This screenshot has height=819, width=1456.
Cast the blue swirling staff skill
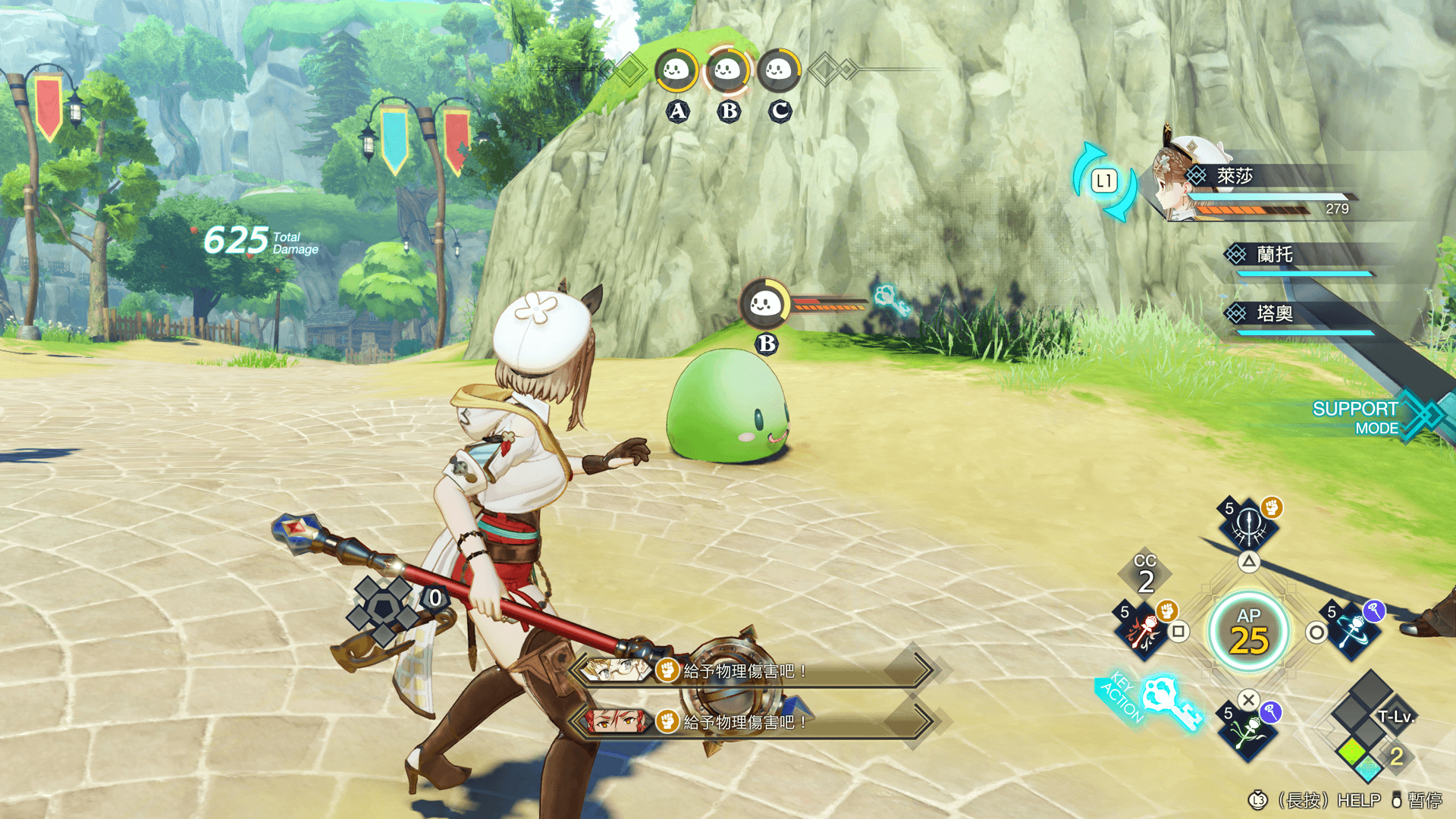coord(1352,629)
